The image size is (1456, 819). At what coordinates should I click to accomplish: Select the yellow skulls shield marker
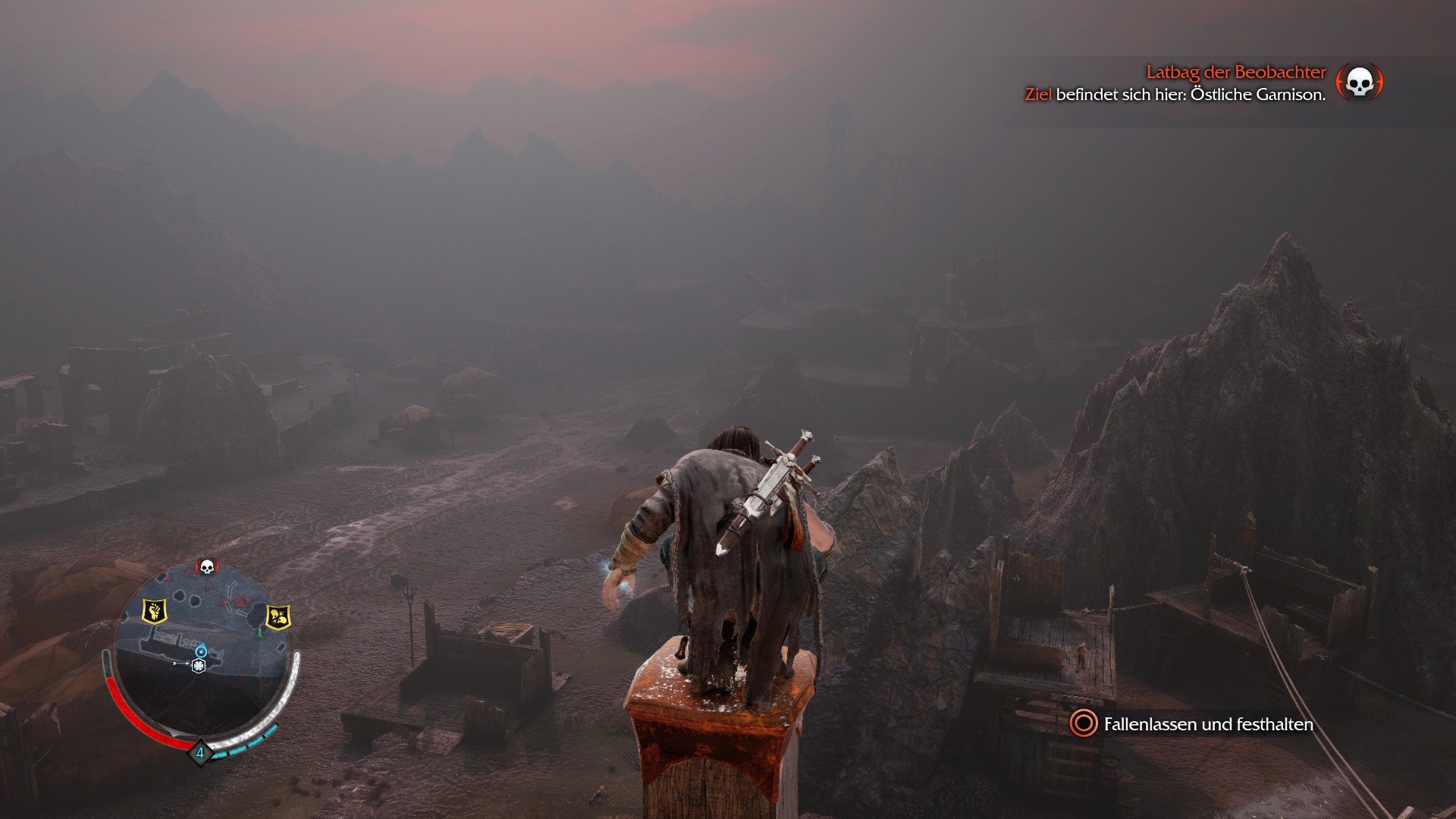(x=278, y=617)
